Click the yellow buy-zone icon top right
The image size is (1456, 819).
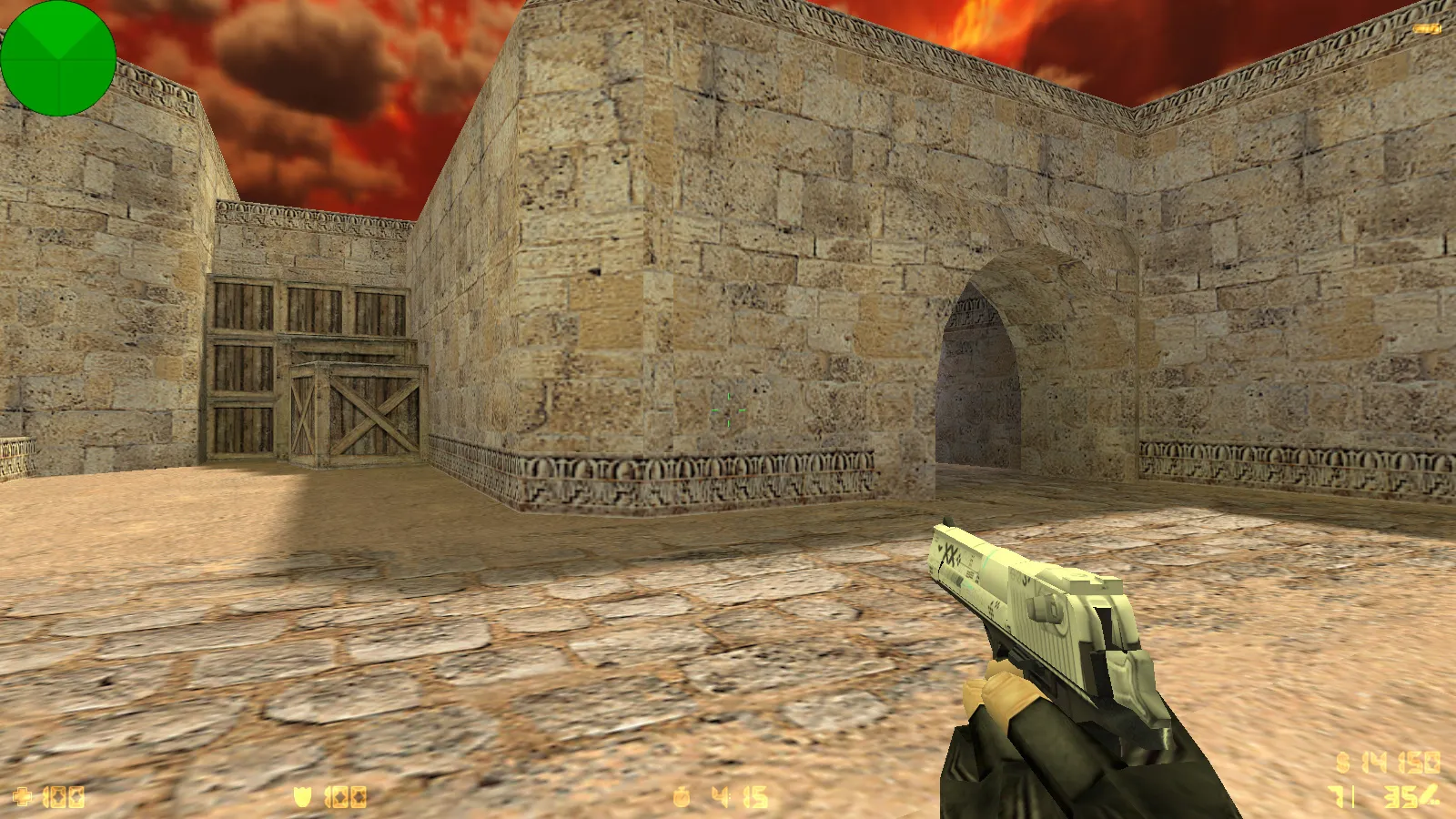[1425, 27]
